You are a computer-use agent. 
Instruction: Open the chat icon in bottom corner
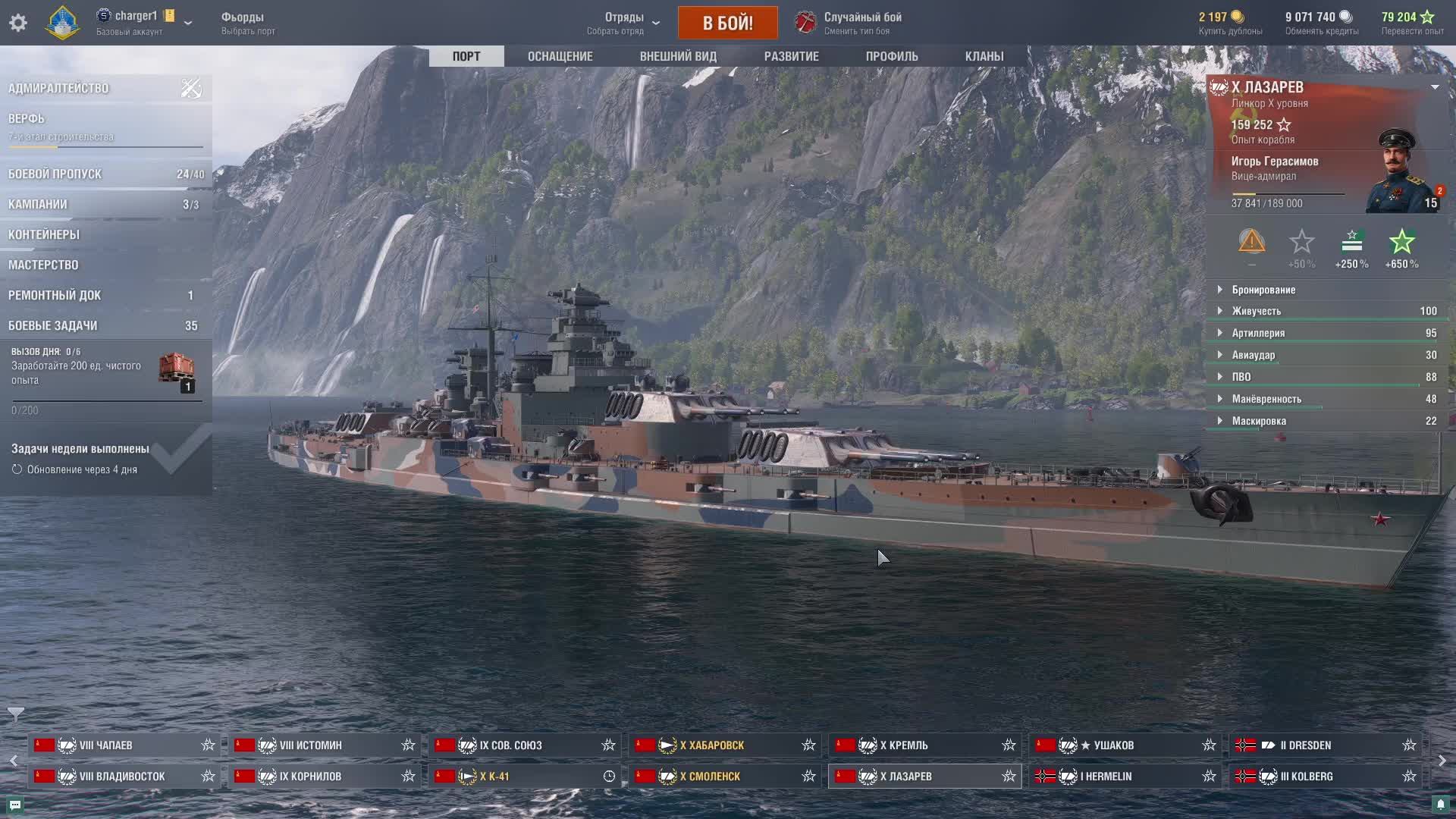point(15,805)
